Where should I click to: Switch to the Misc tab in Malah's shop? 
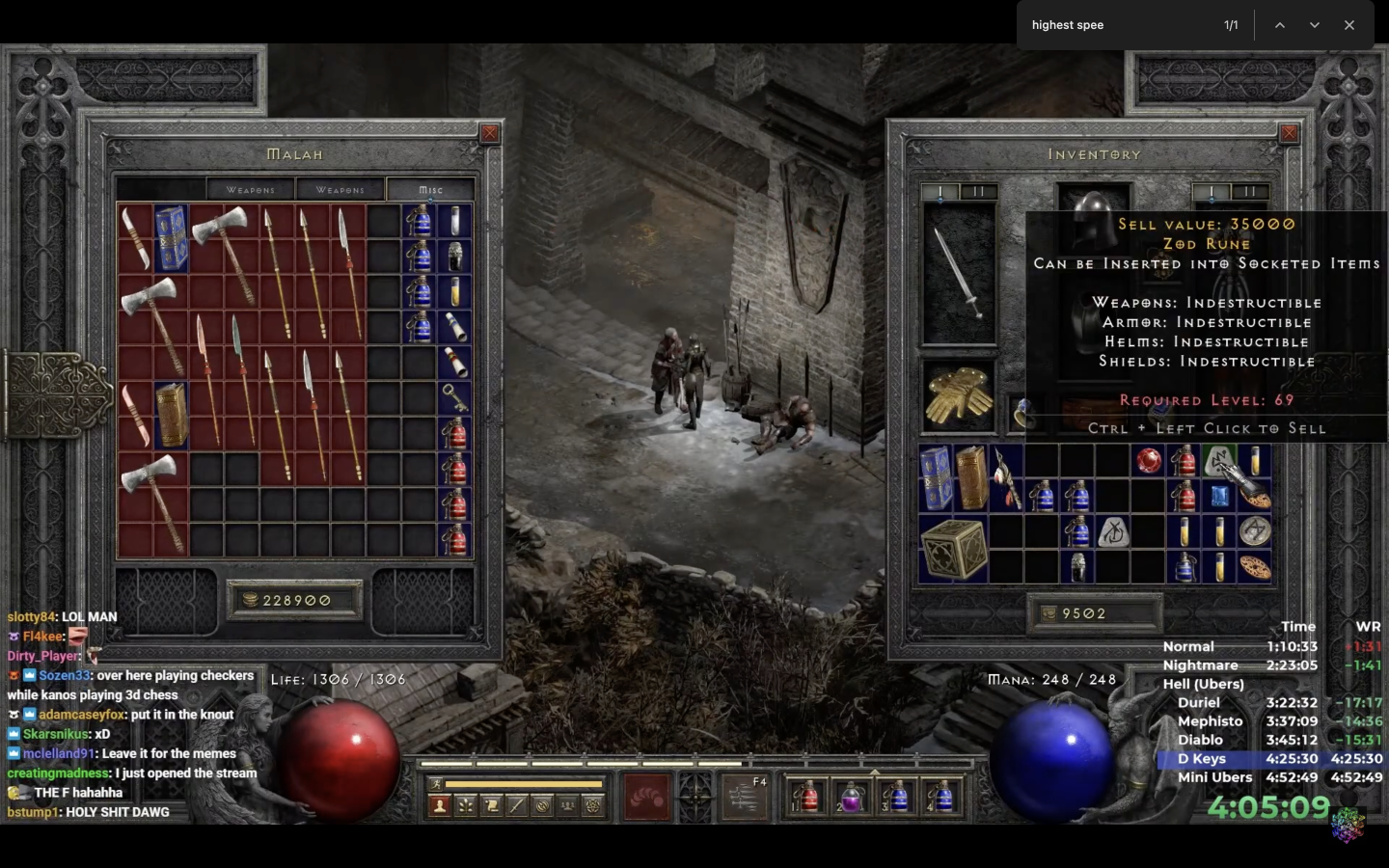(430, 189)
